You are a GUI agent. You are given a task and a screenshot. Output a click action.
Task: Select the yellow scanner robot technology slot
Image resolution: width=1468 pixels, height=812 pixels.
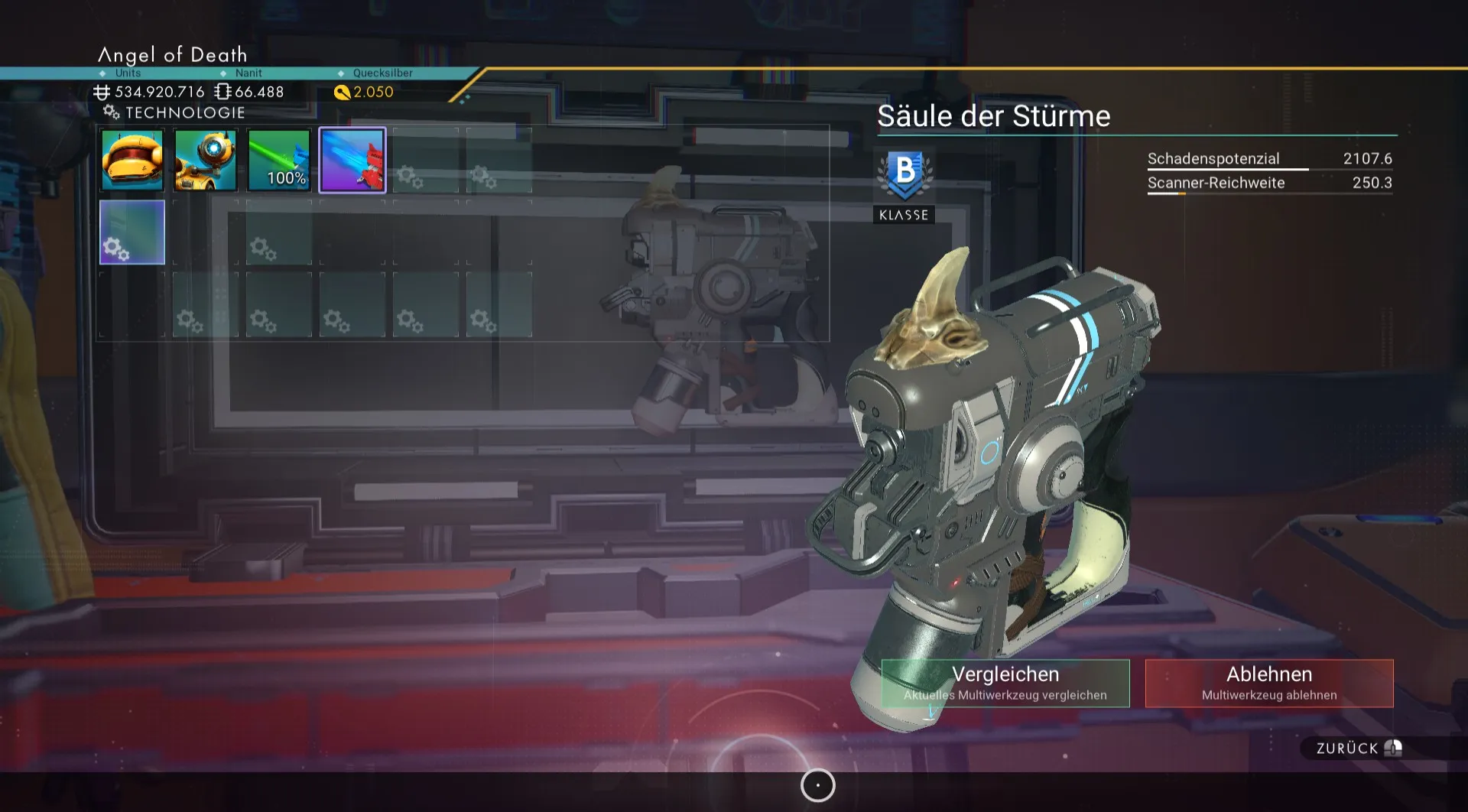(x=206, y=160)
